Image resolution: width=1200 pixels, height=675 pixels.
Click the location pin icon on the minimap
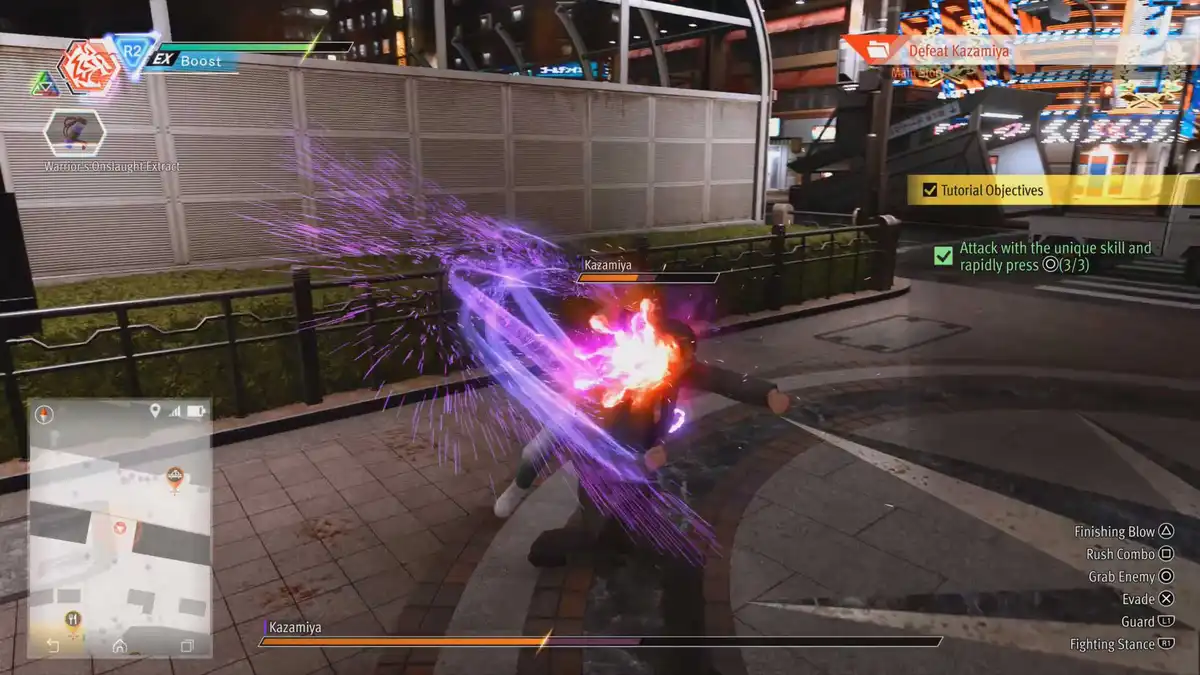[155, 411]
